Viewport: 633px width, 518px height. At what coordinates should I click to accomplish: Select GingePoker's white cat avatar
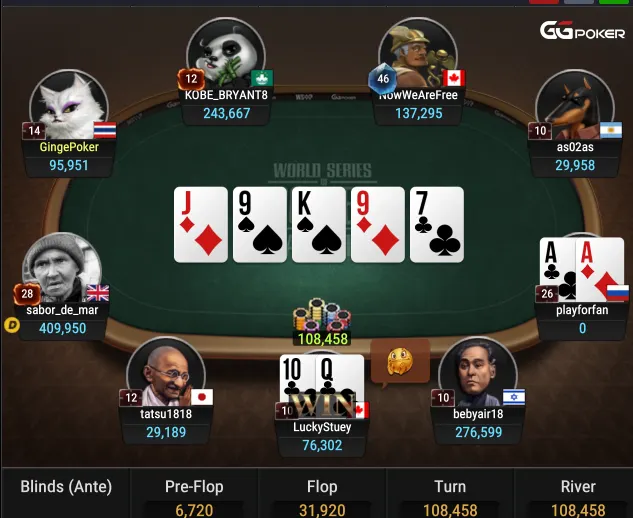(68, 107)
